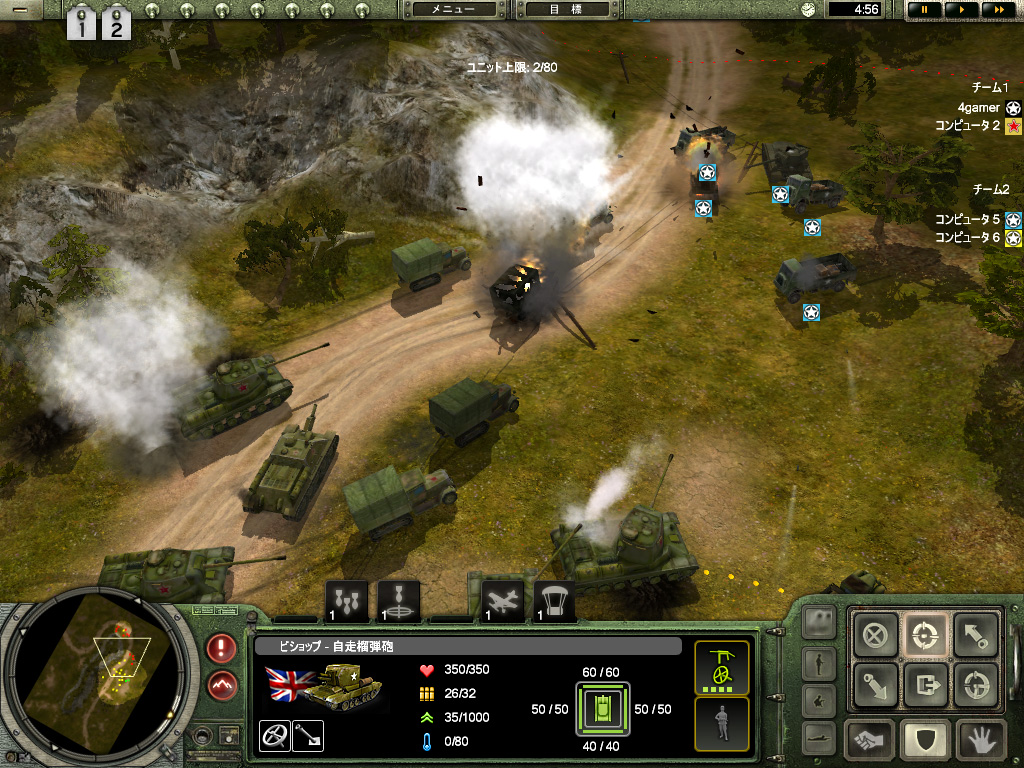Screen dimensions: 1024x768
Task: Call the carpet bombing support ability
Action: pos(347,601)
